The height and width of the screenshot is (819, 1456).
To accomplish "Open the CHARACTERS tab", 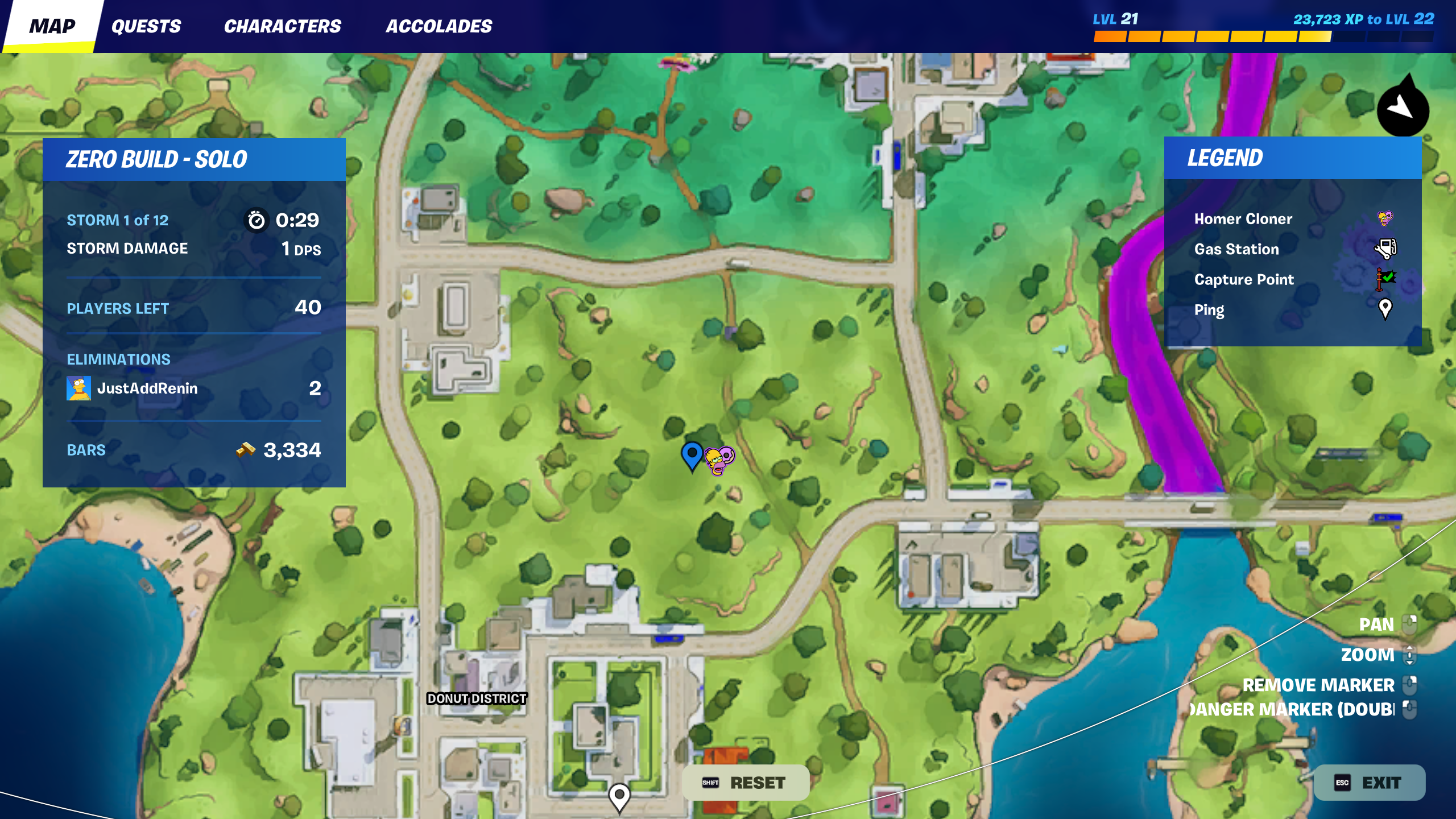I will coord(283,26).
